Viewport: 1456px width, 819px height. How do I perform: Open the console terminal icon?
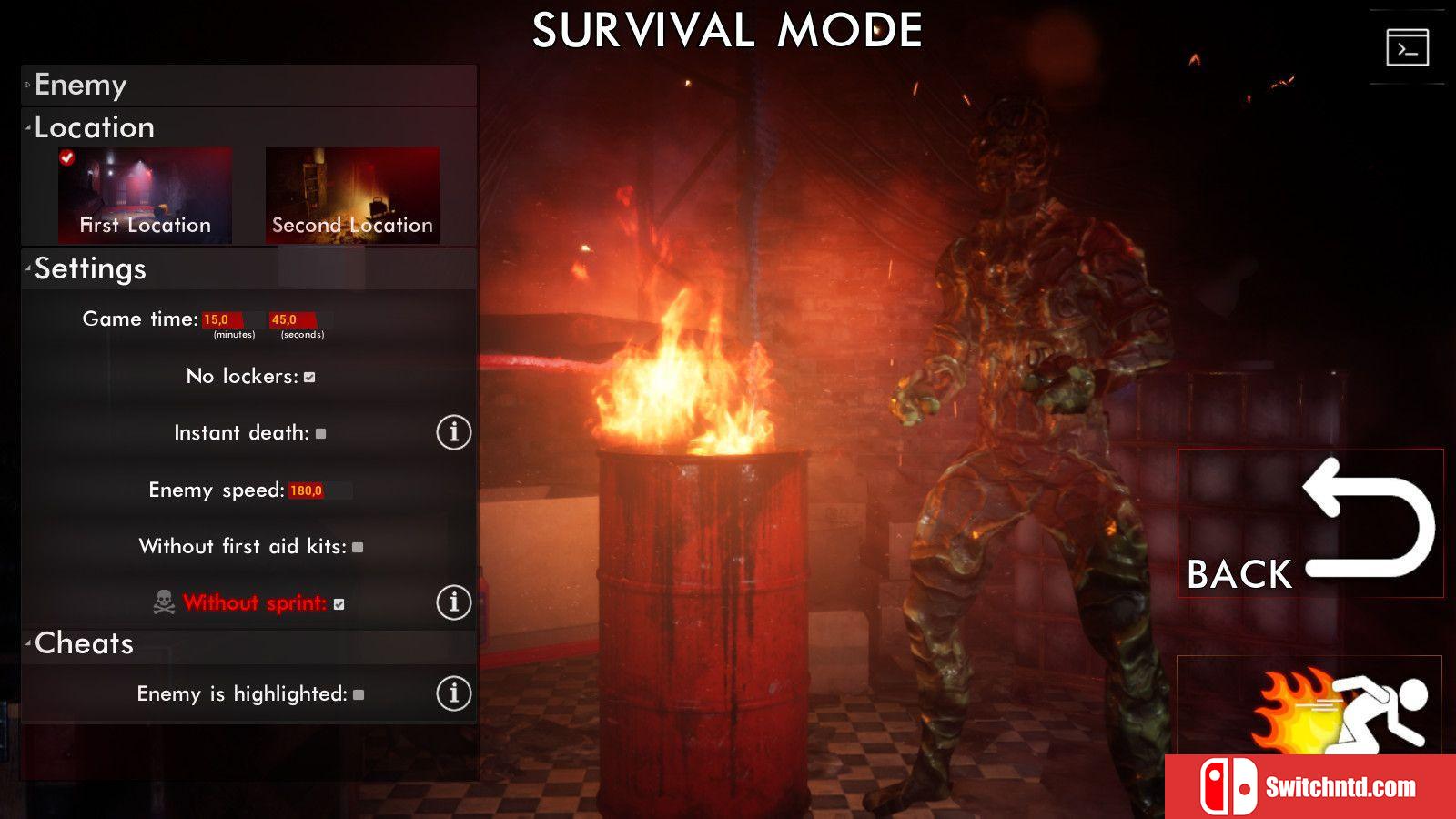(x=1407, y=48)
